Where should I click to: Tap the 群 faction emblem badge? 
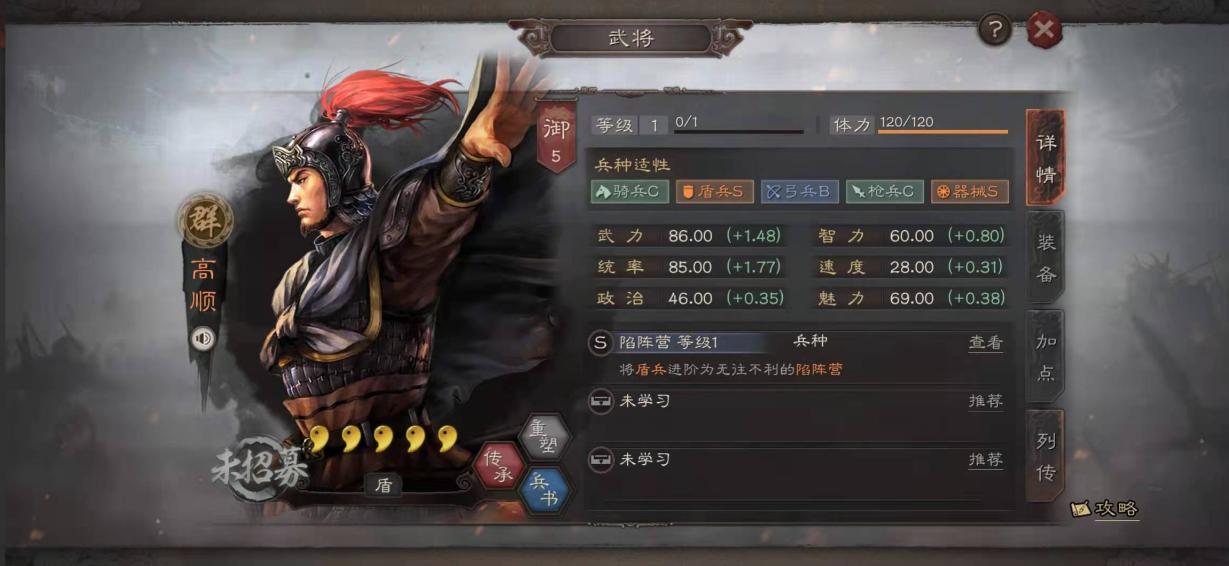pyautogui.click(x=205, y=221)
